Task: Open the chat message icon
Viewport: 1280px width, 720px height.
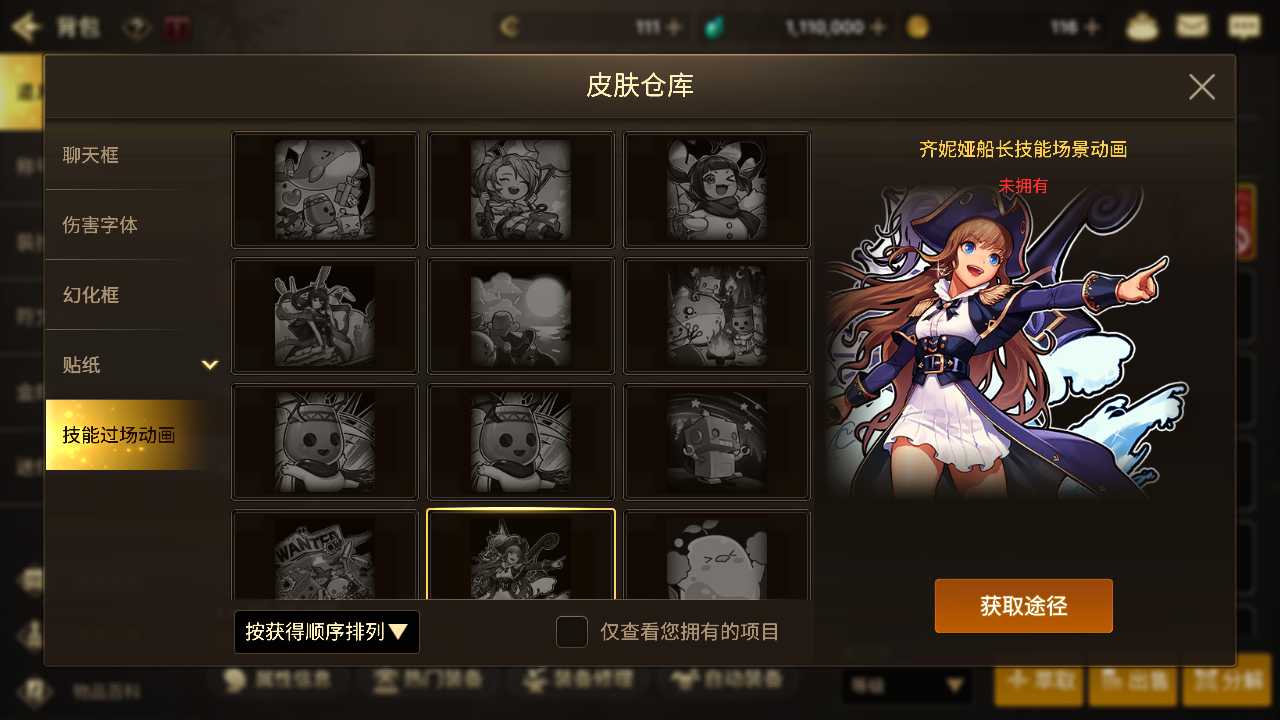Action: point(1243,27)
